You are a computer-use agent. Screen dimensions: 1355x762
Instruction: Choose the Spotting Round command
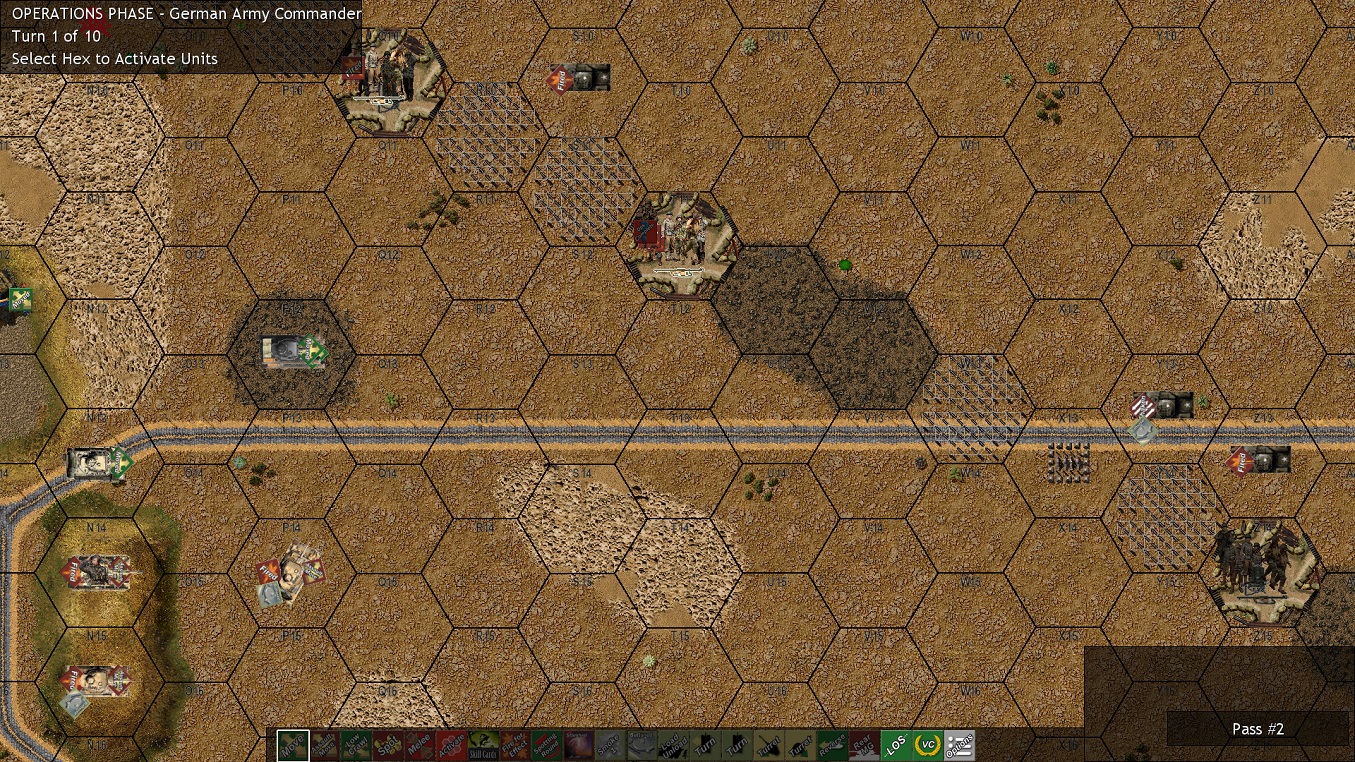(x=548, y=745)
